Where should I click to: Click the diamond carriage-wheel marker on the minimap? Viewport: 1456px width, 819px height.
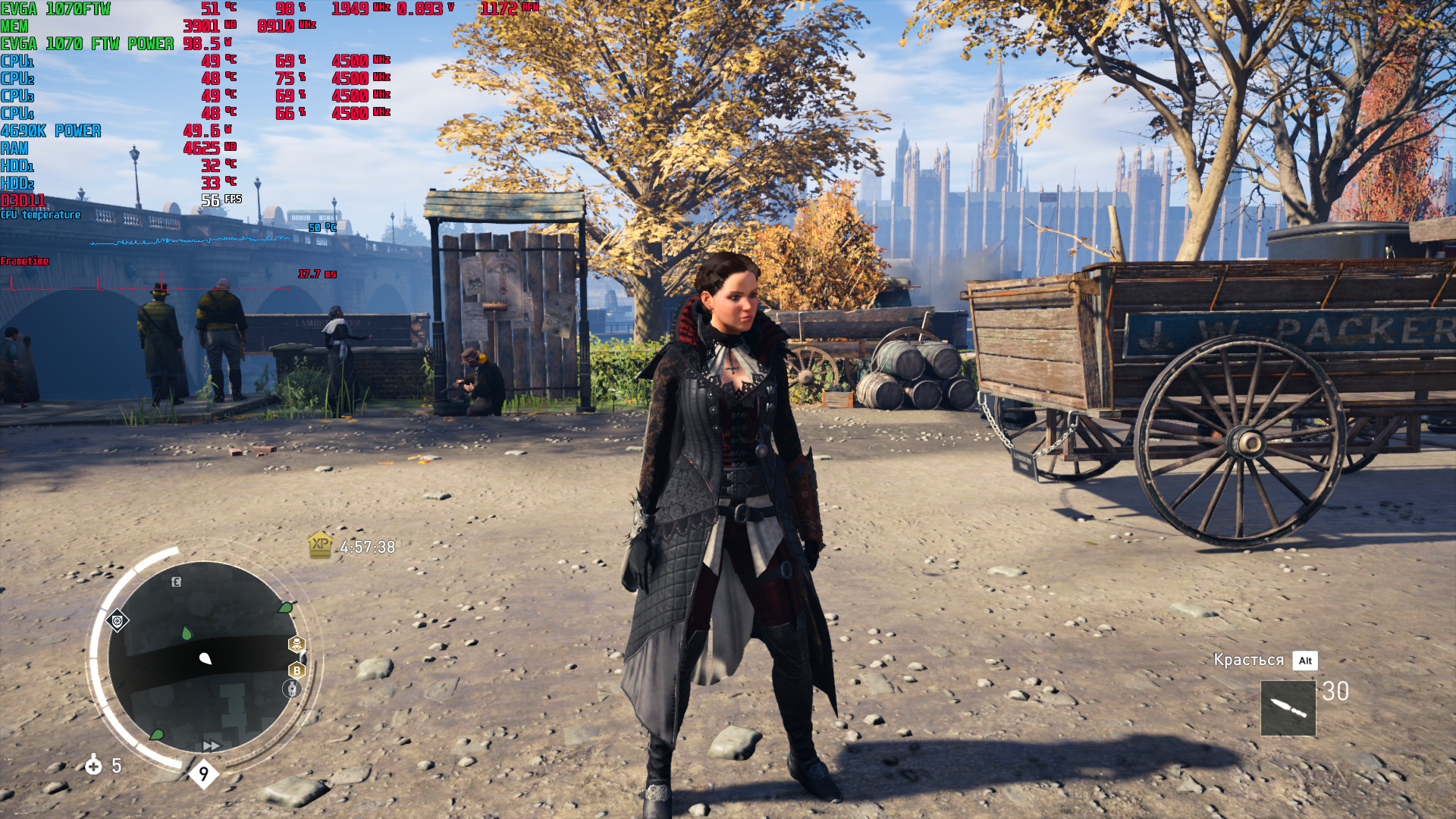[118, 622]
